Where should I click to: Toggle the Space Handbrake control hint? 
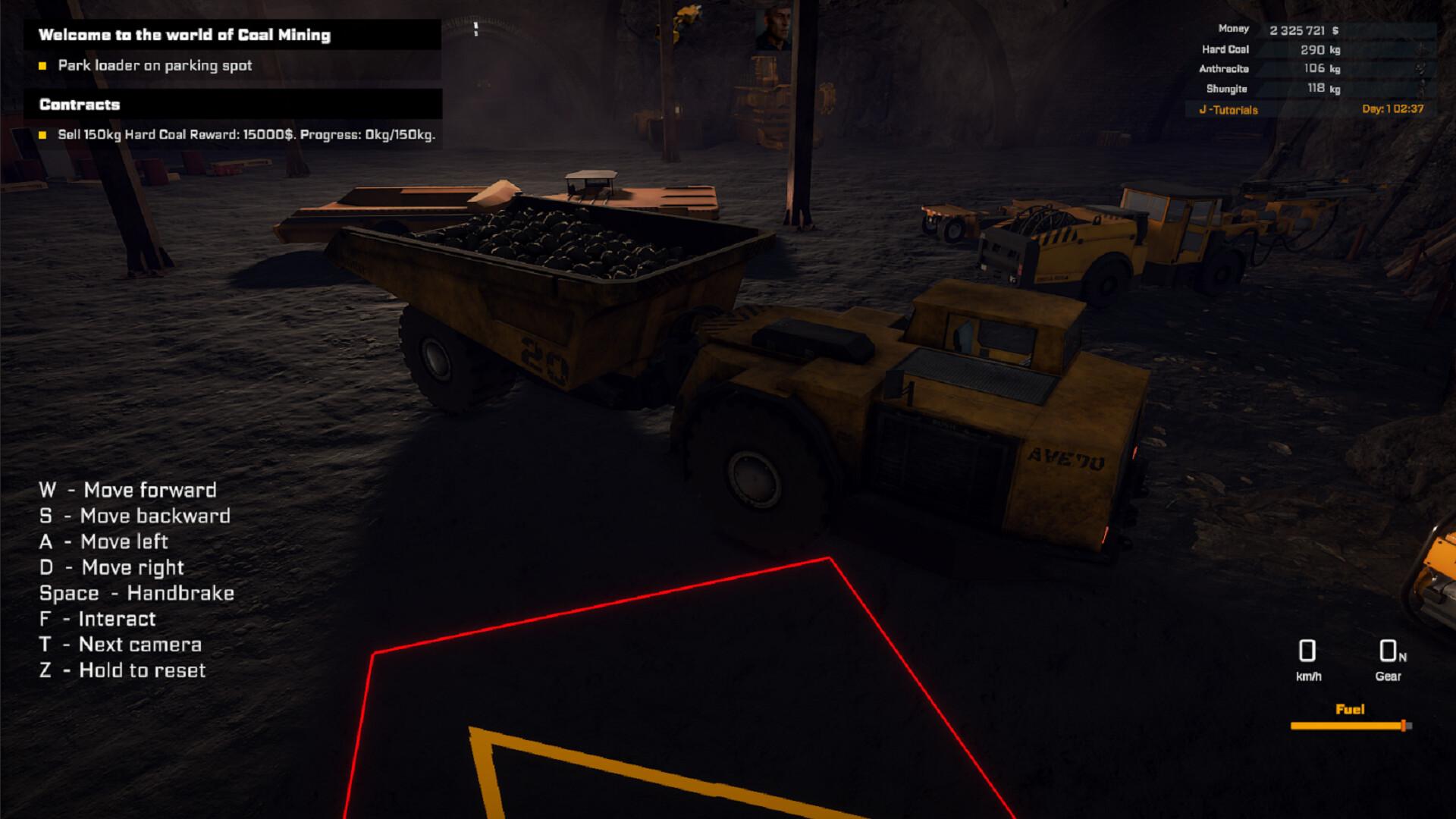(x=138, y=593)
